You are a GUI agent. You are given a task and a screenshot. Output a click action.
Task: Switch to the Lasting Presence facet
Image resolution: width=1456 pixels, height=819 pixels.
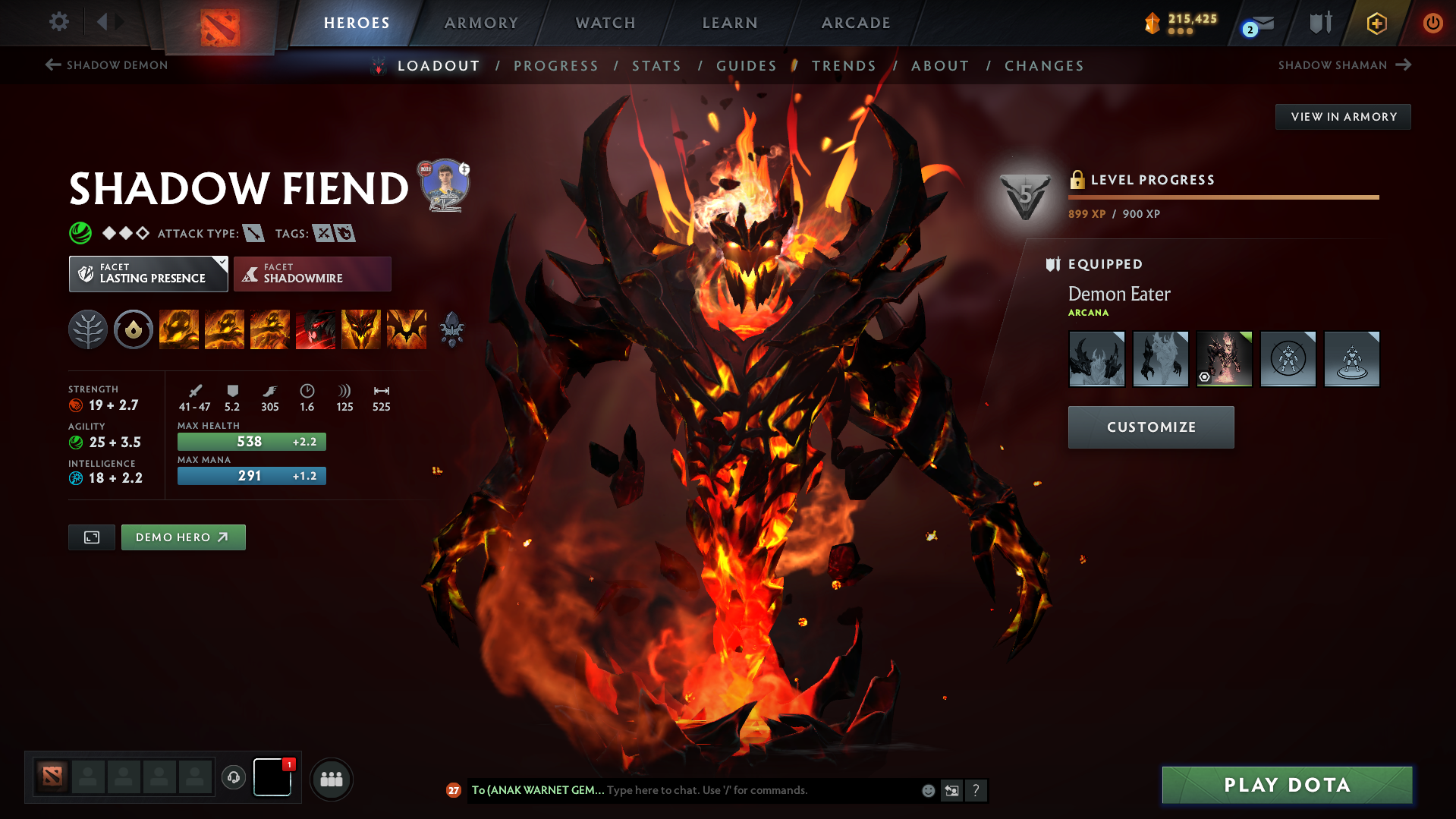coord(148,273)
